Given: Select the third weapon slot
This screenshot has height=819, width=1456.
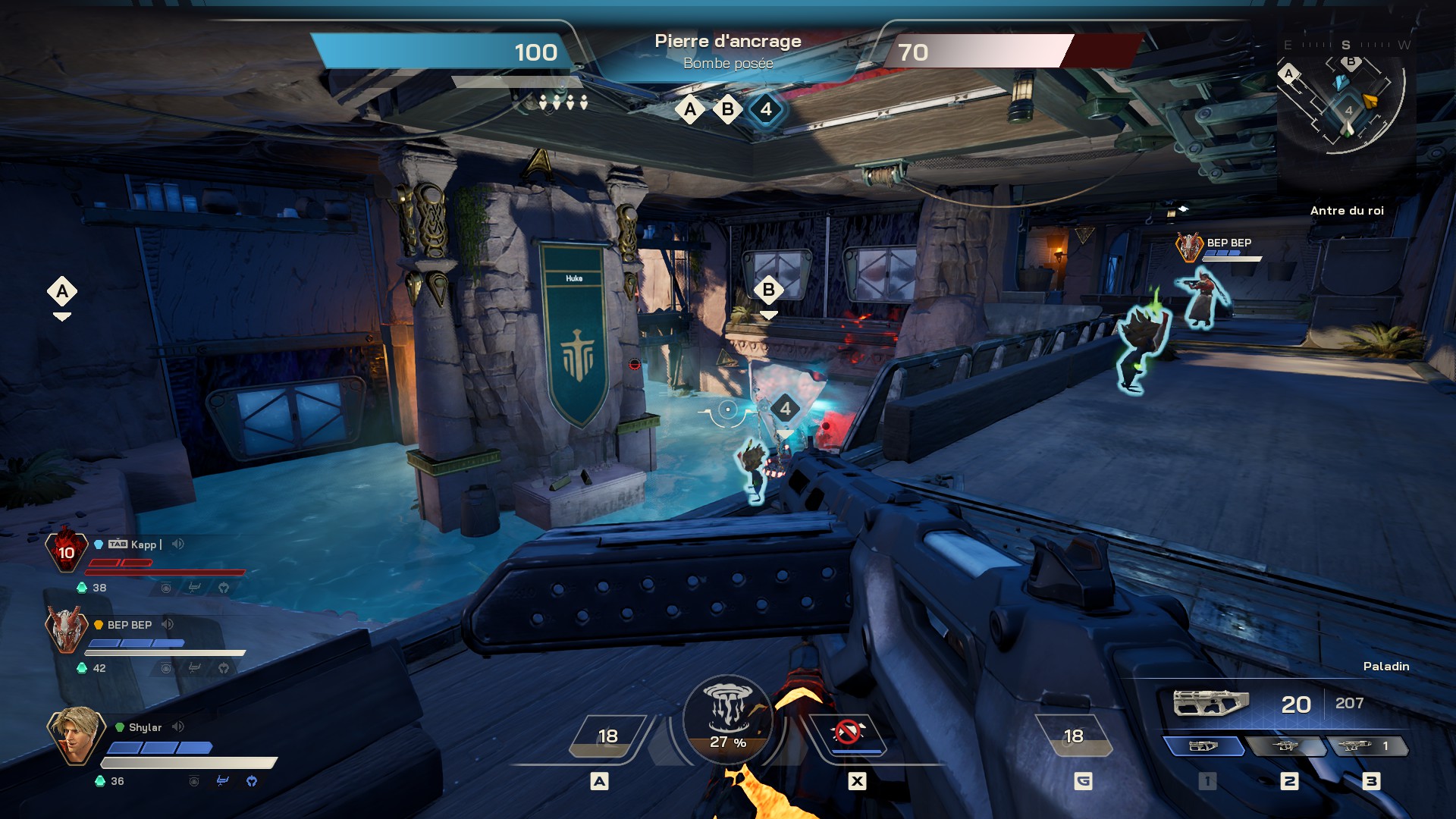Looking at the screenshot, I should click(x=1367, y=746).
